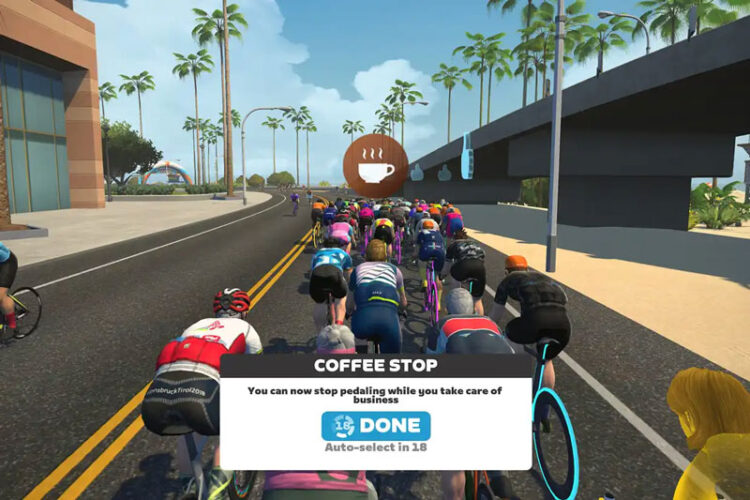The width and height of the screenshot is (750, 500).
Task: Confirm the Coffee Stop with DONE
Action: tap(376, 425)
